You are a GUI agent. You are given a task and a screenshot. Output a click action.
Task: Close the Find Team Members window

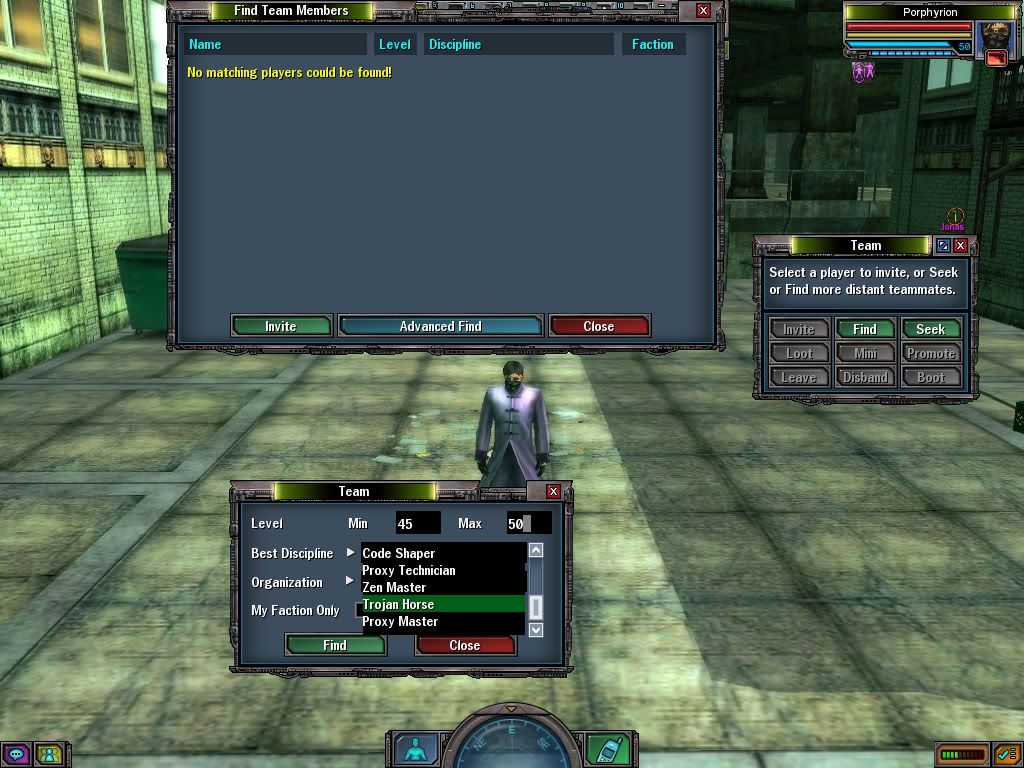coord(704,11)
